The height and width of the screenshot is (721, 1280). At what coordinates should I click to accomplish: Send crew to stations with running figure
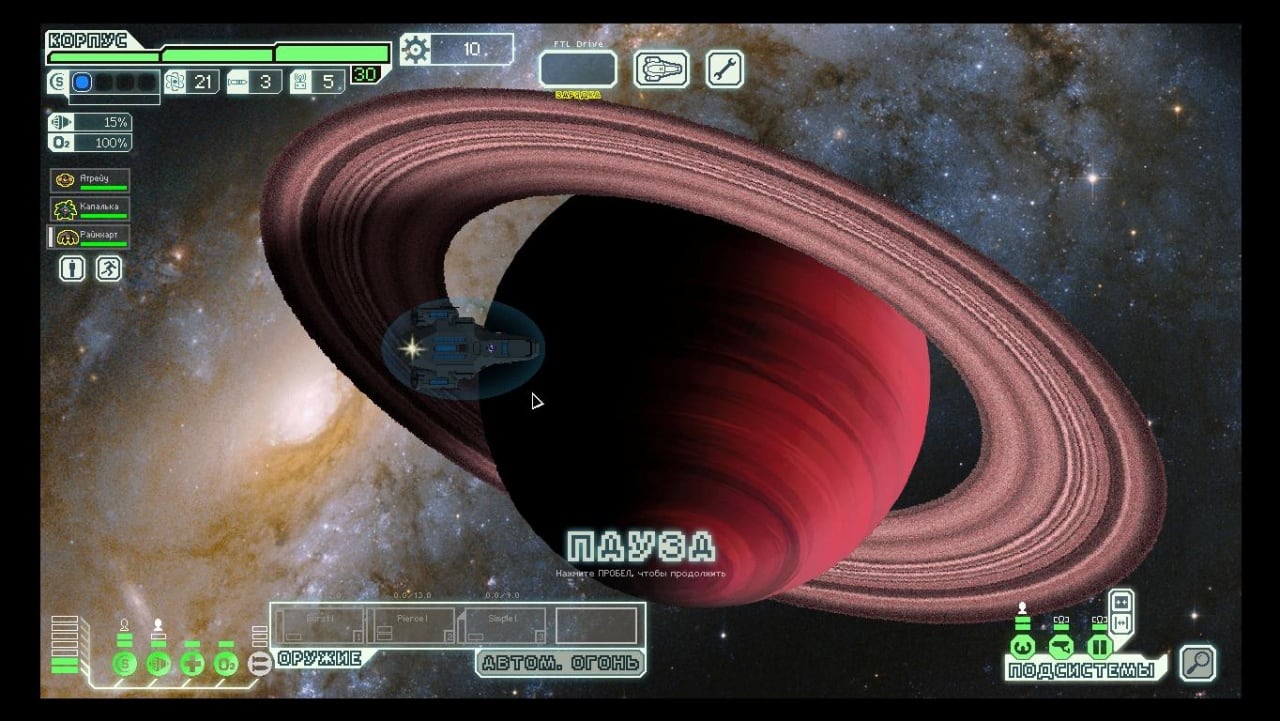coord(108,268)
